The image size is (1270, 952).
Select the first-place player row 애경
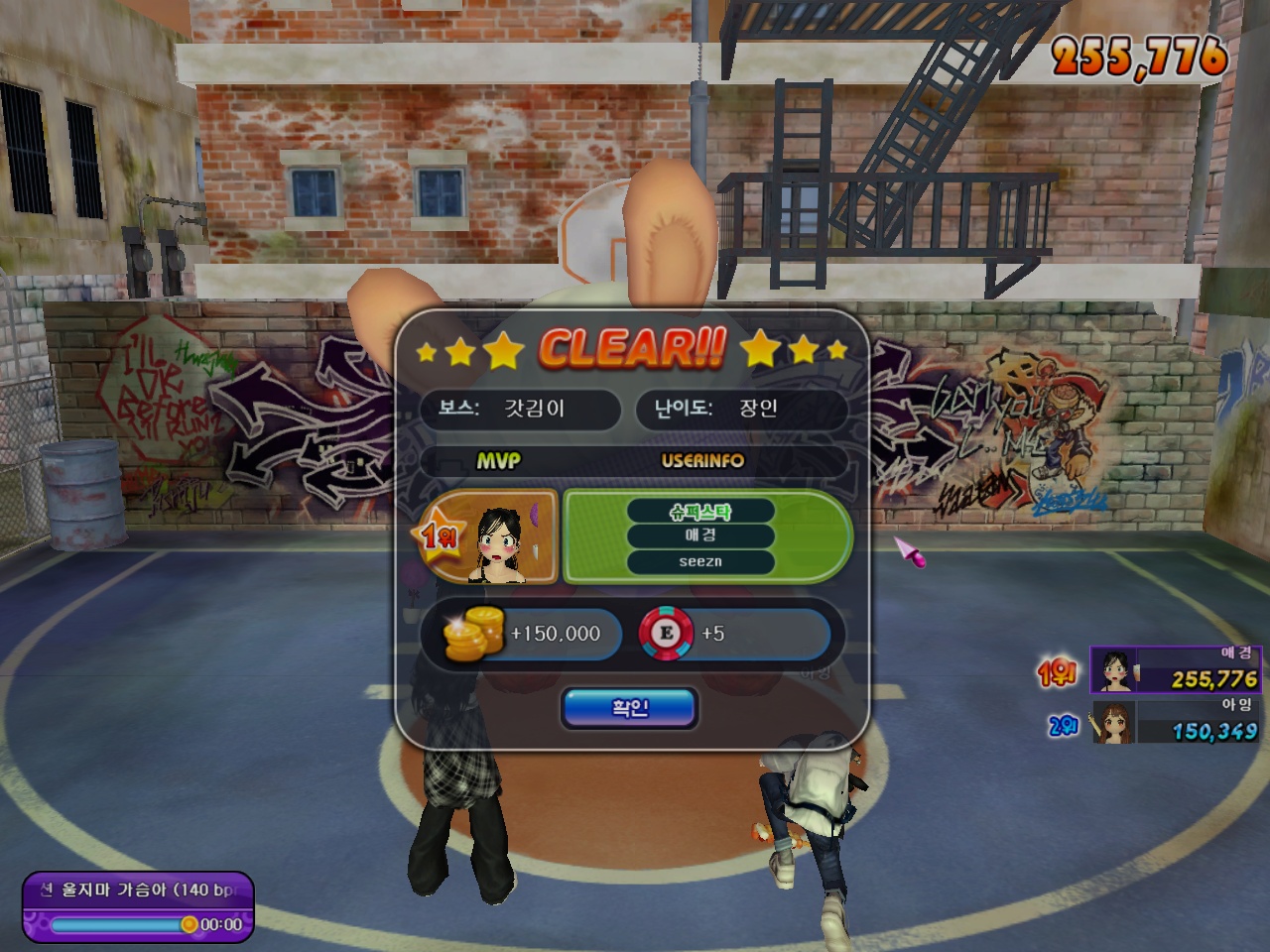tap(1175, 670)
